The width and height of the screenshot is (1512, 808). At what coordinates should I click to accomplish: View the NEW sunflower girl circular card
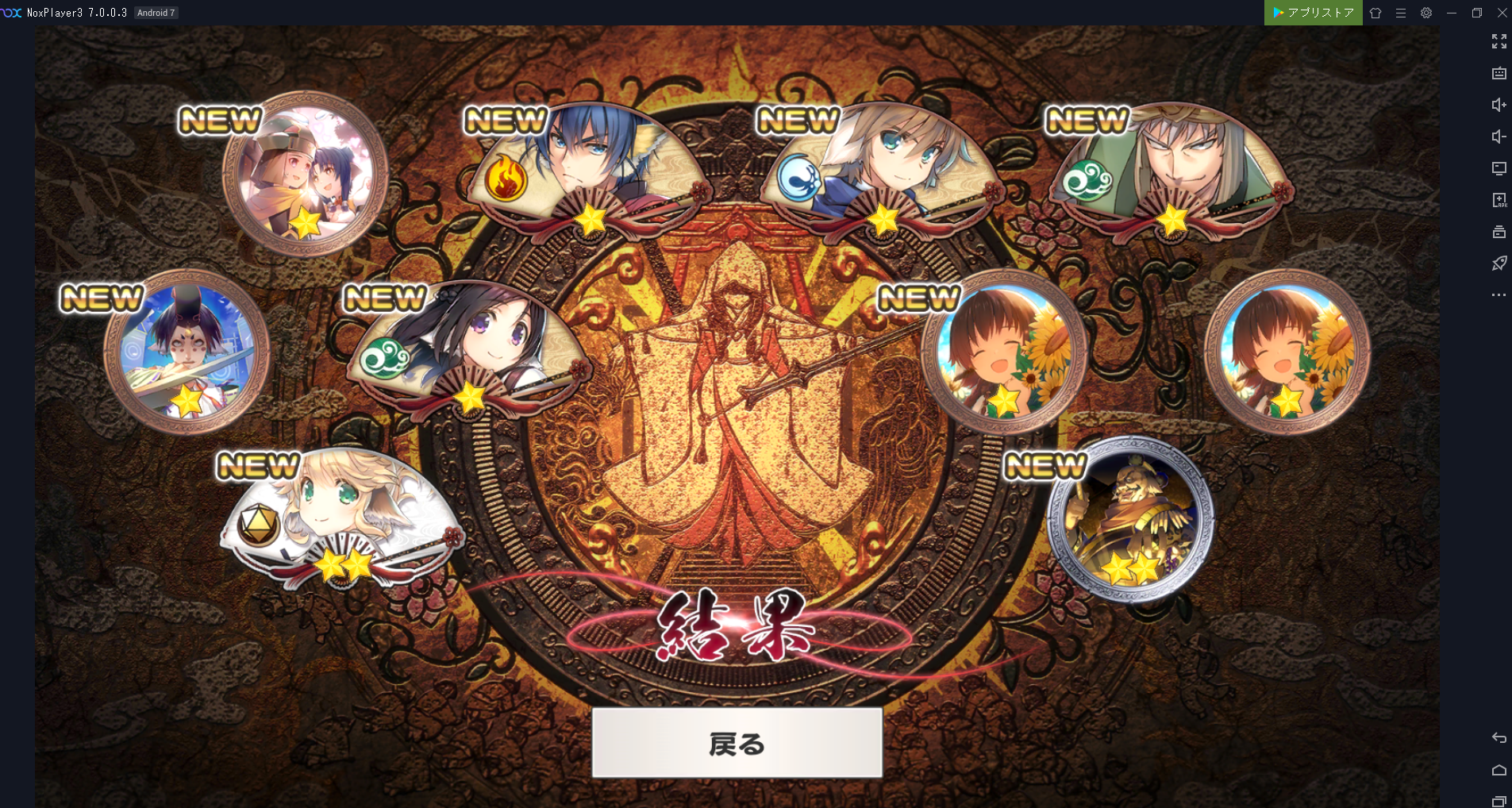click(1004, 352)
